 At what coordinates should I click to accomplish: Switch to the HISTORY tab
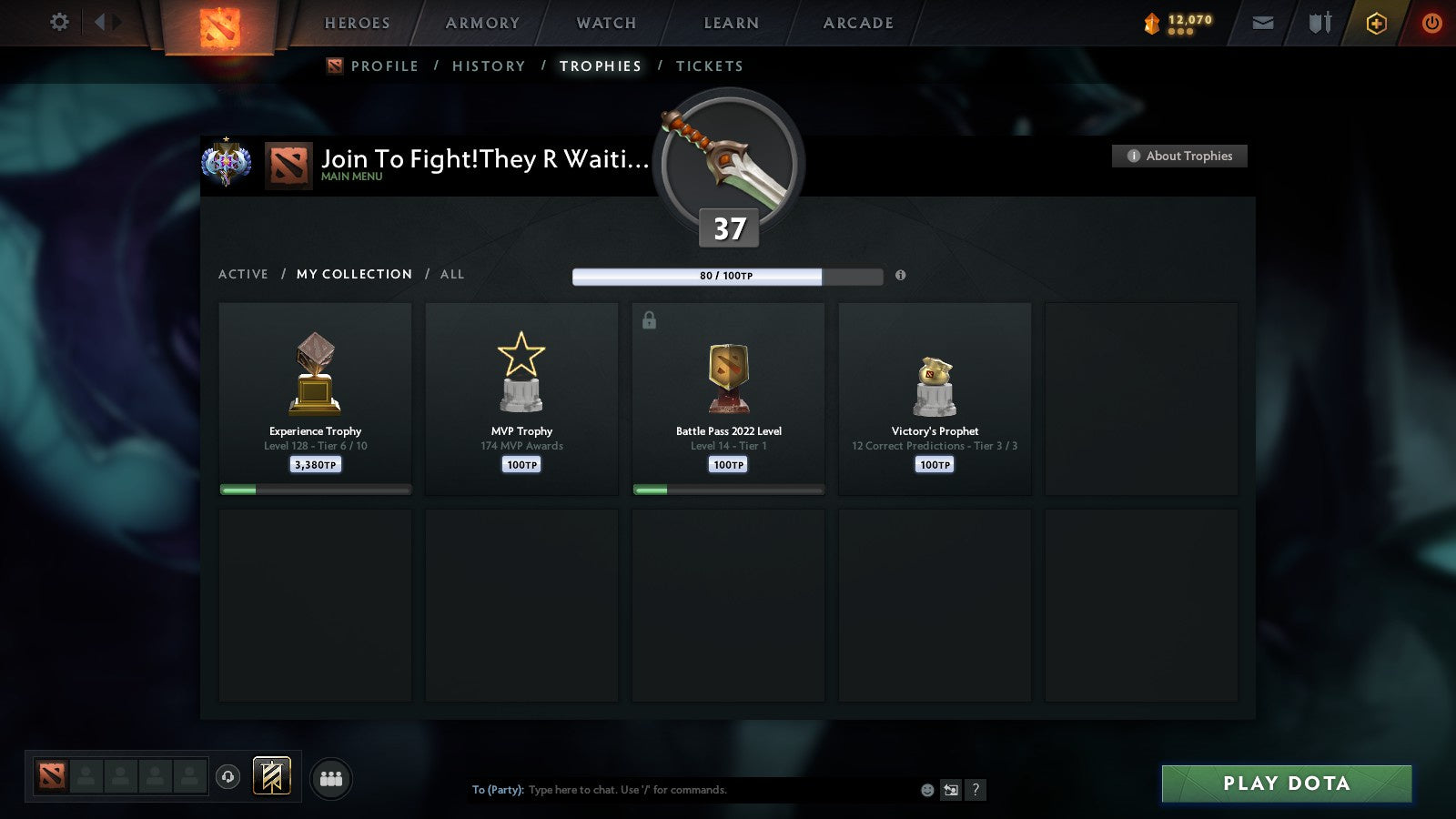click(490, 66)
